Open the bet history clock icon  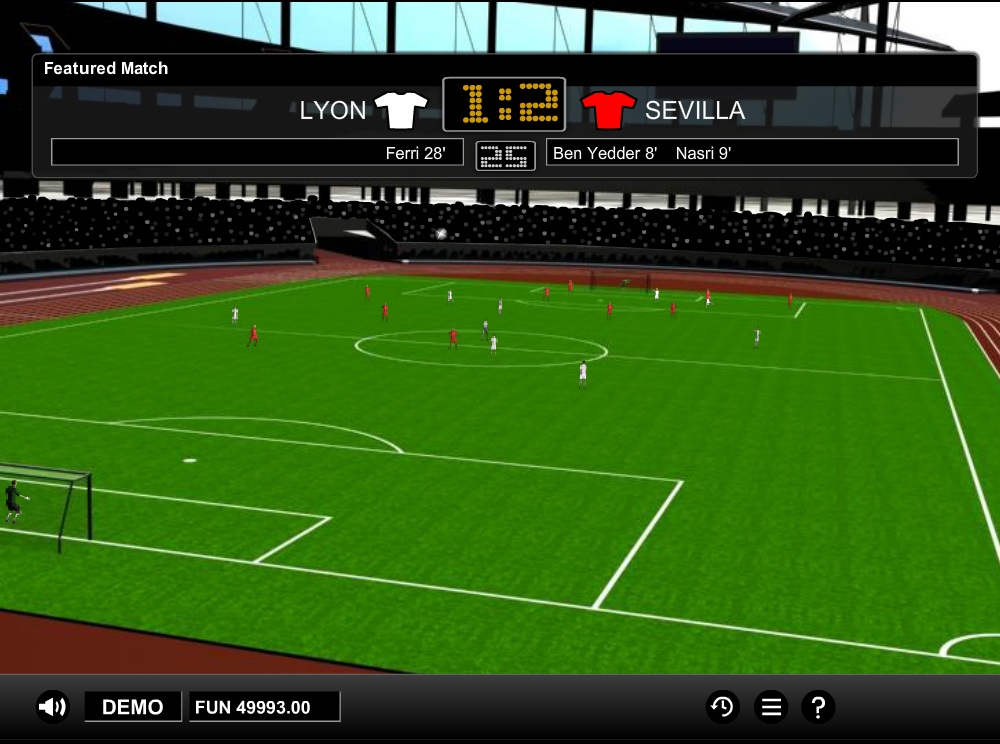pyautogui.click(x=722, y=707)
